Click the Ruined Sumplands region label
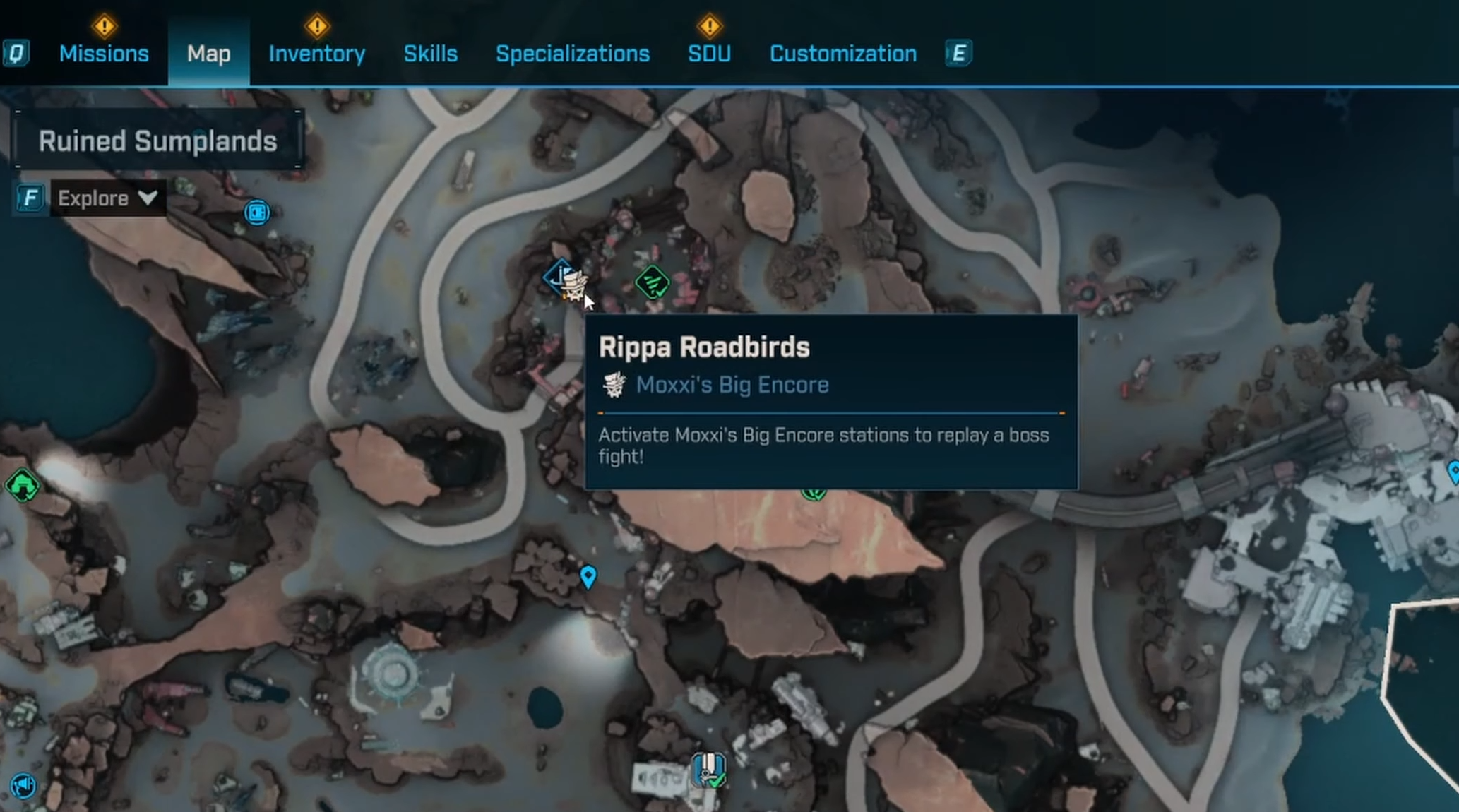The height and width of the screenshot is (812, 1459). coord(157,141)
